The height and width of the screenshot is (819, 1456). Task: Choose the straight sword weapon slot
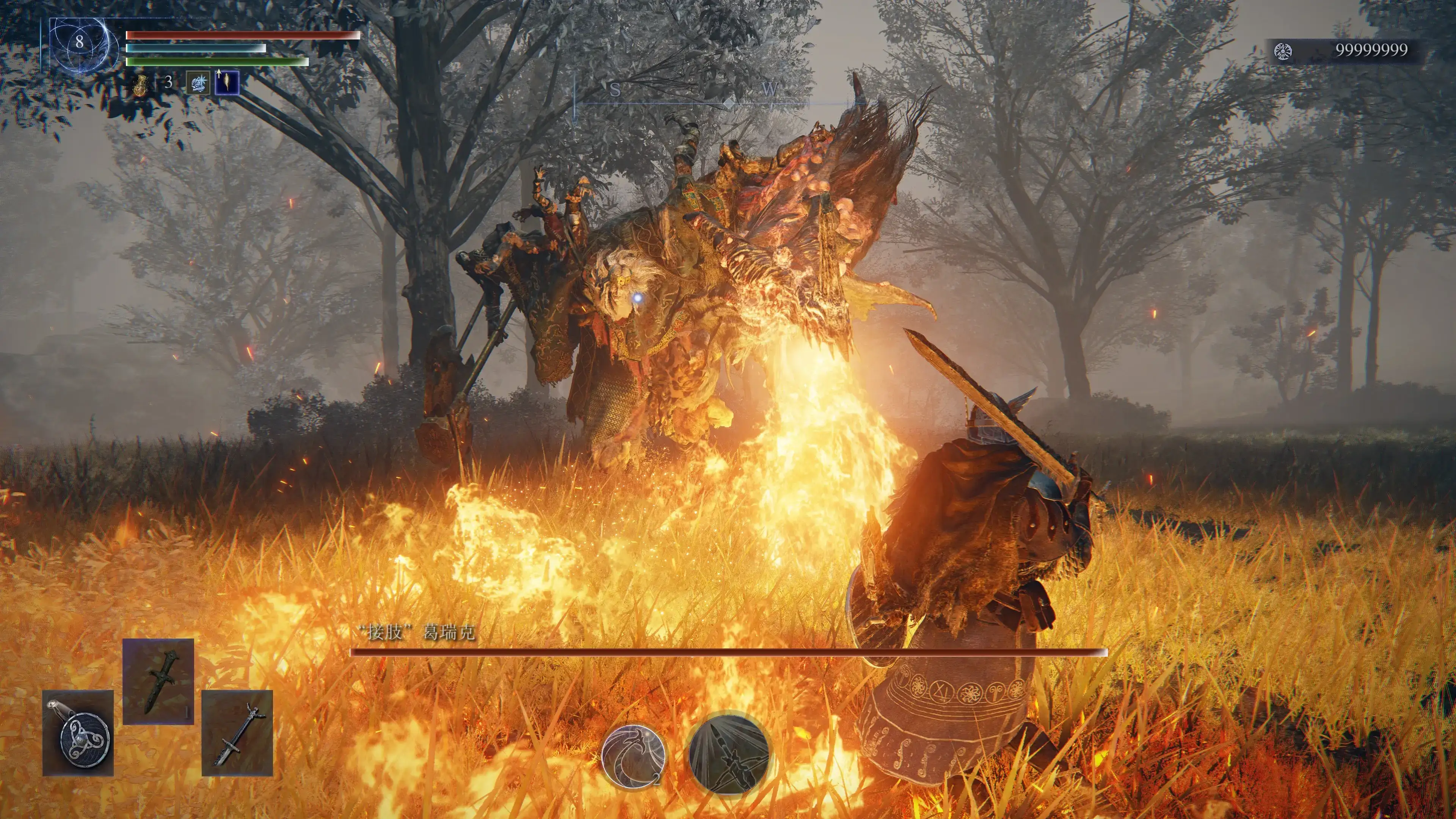[x=237, y=733]
